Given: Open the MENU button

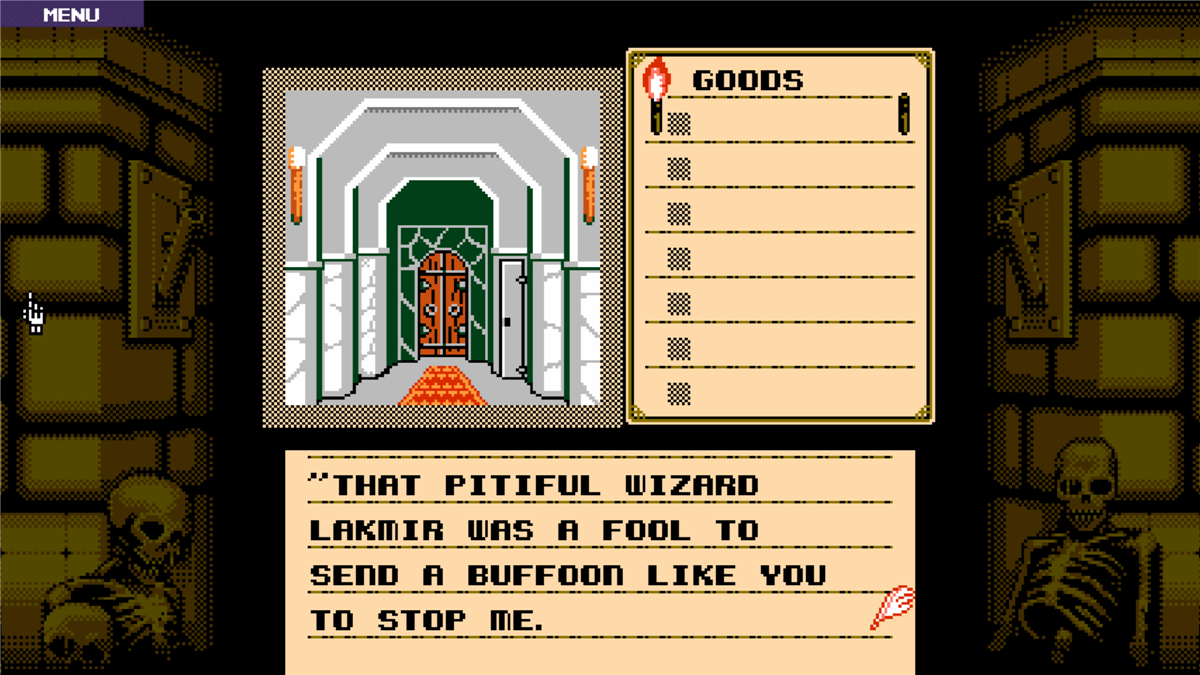Looking at the screenshot, I should click(71, 14).
